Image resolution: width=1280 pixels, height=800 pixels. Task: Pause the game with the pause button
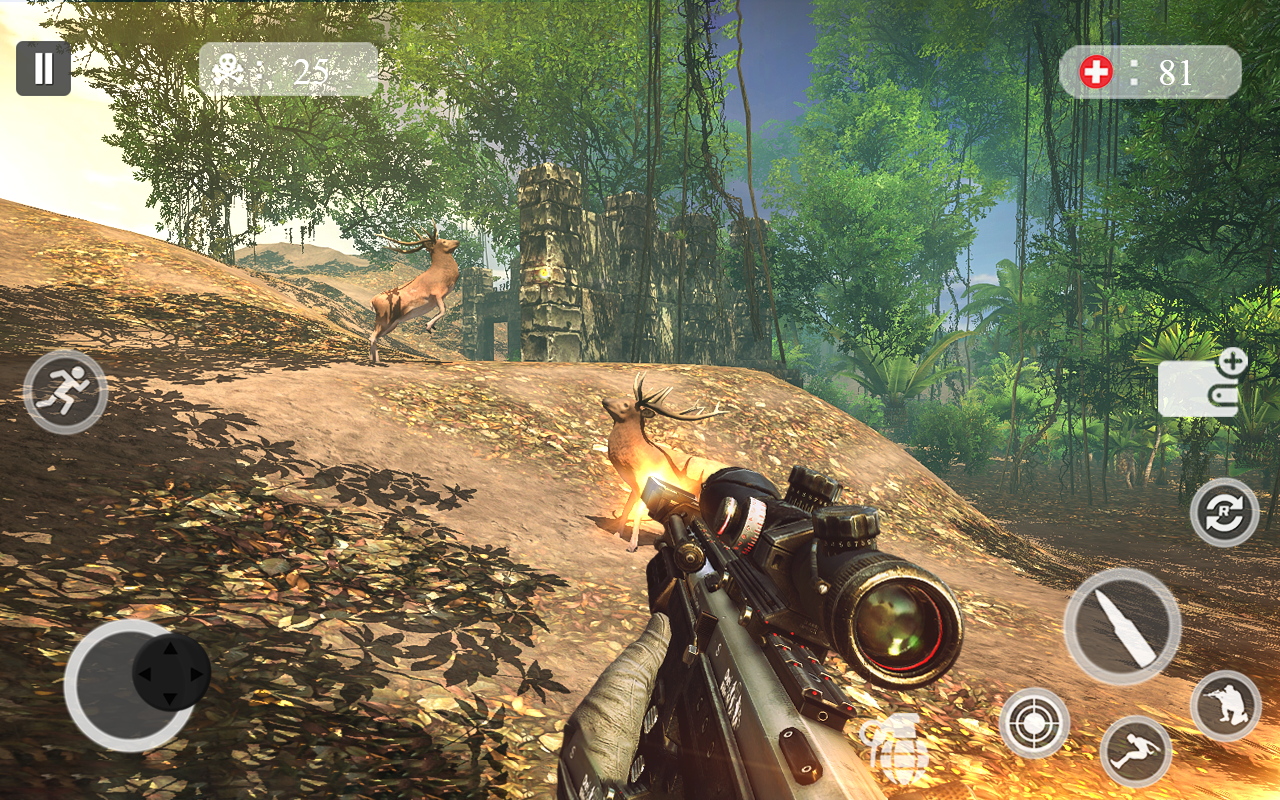[43, 69]
